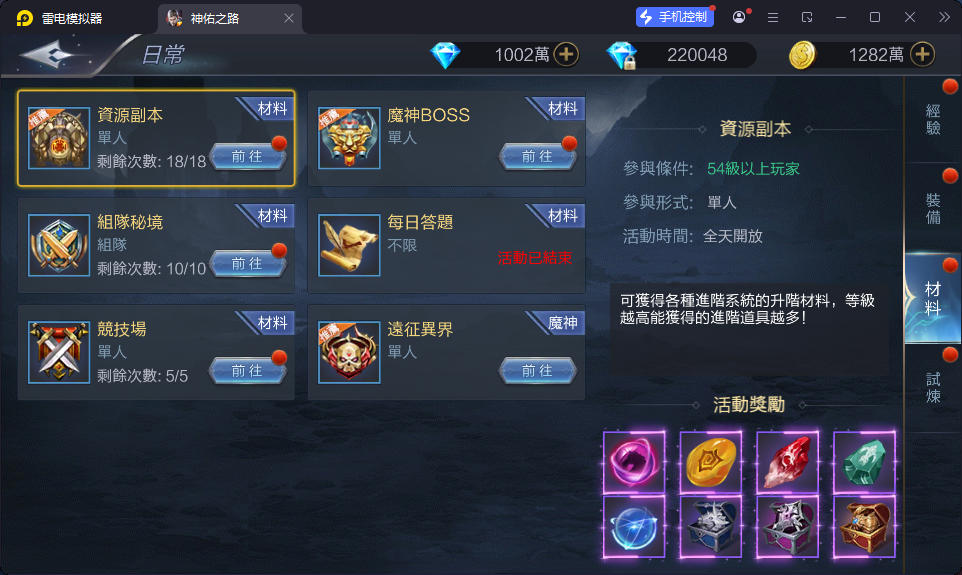
Task: Select the 每日答題 daily quiz entry
Action: (445, 245)
